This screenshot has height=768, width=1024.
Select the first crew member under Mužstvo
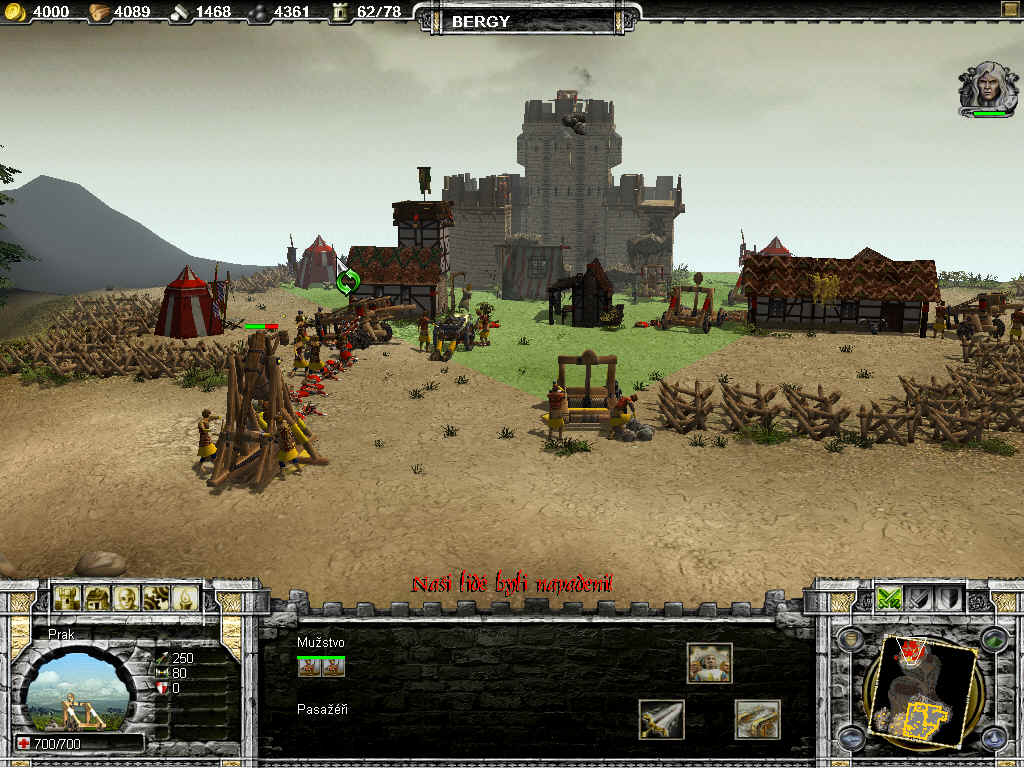click(309, 667)
